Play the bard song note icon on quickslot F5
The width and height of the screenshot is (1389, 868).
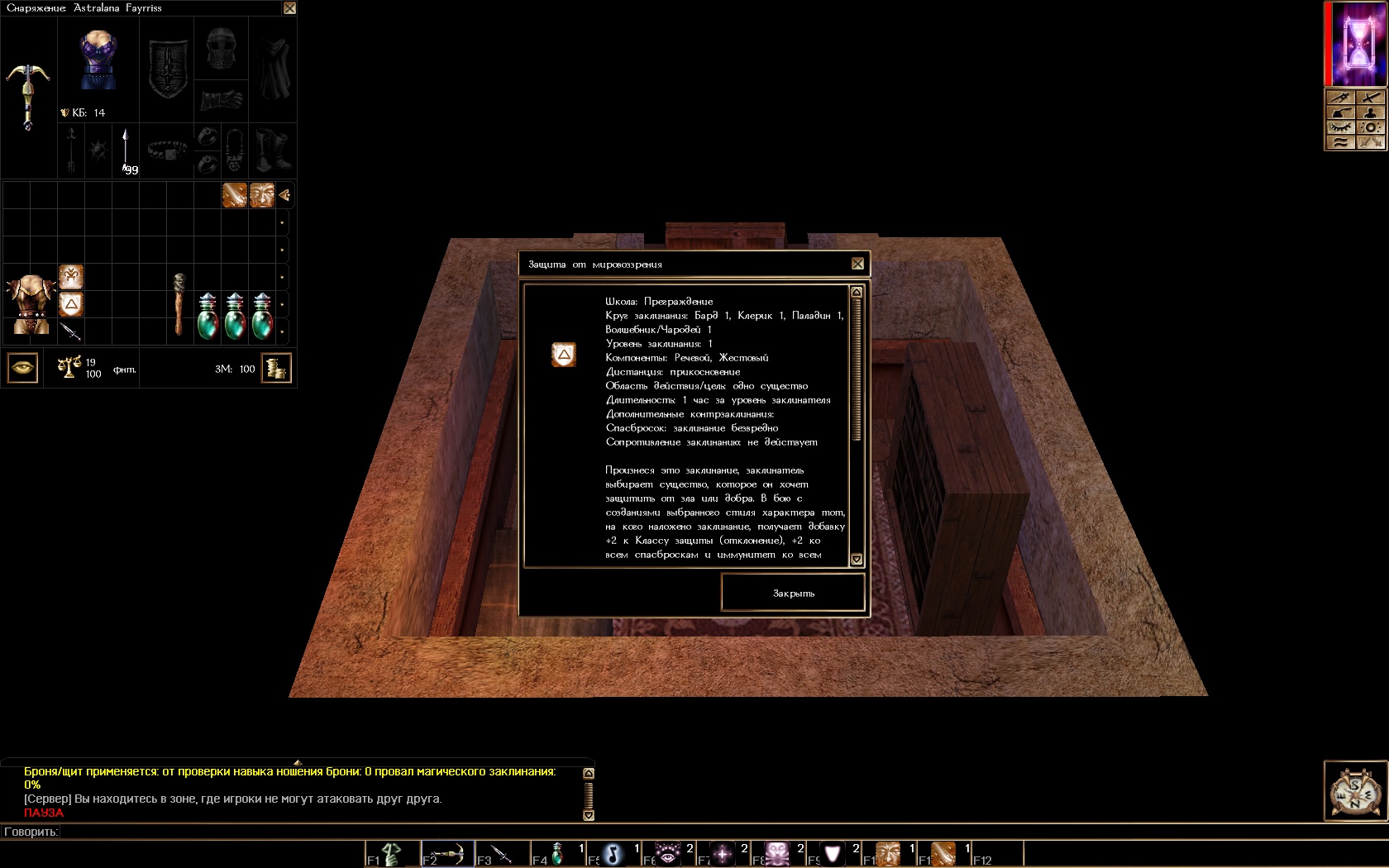(612, 853)
